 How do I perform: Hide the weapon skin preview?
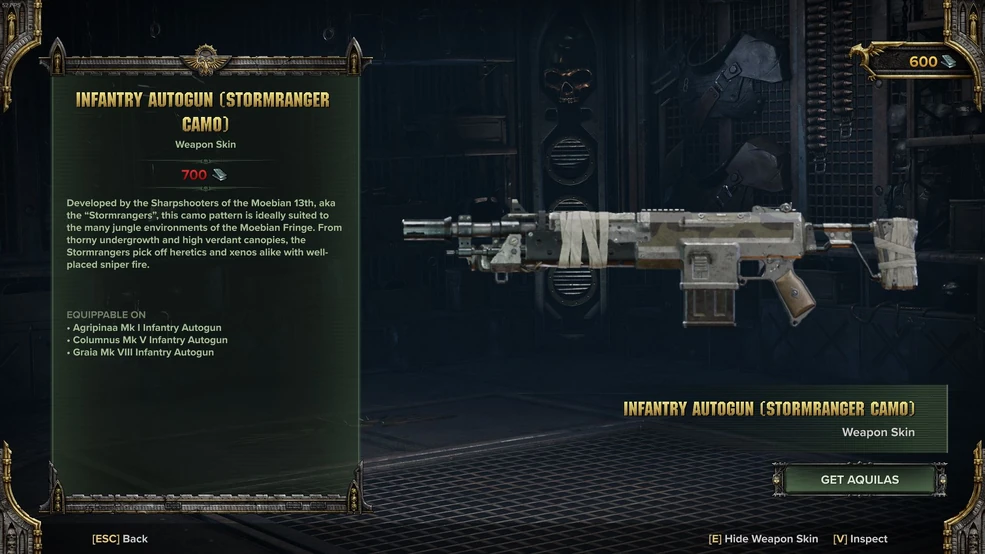[x=763, y=539]
